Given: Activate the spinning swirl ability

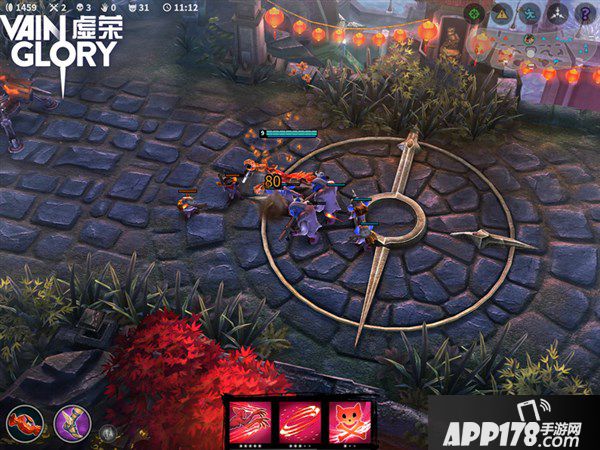Looking at the screenshot, I should (299, 421).
